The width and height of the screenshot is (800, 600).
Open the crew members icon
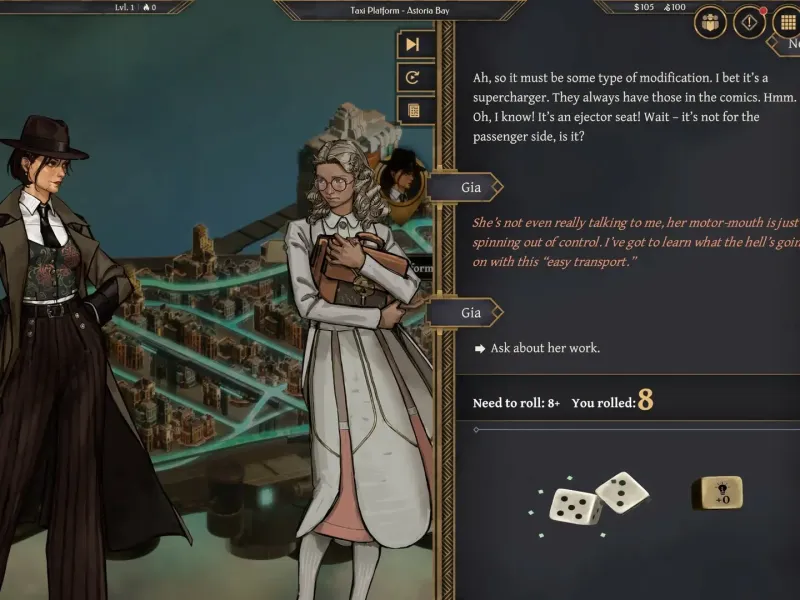tap(711, 22)
